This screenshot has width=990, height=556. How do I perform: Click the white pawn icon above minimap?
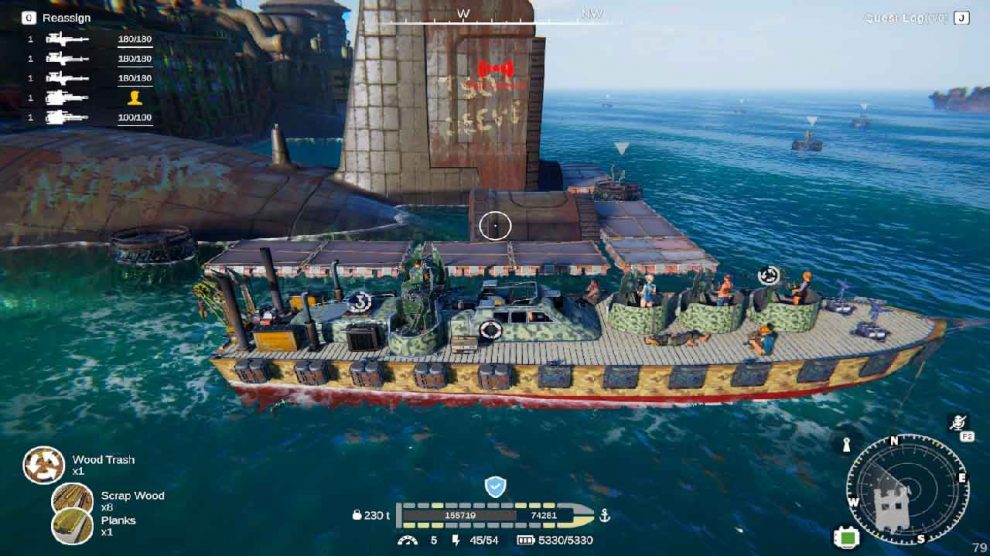pos(846,444)
